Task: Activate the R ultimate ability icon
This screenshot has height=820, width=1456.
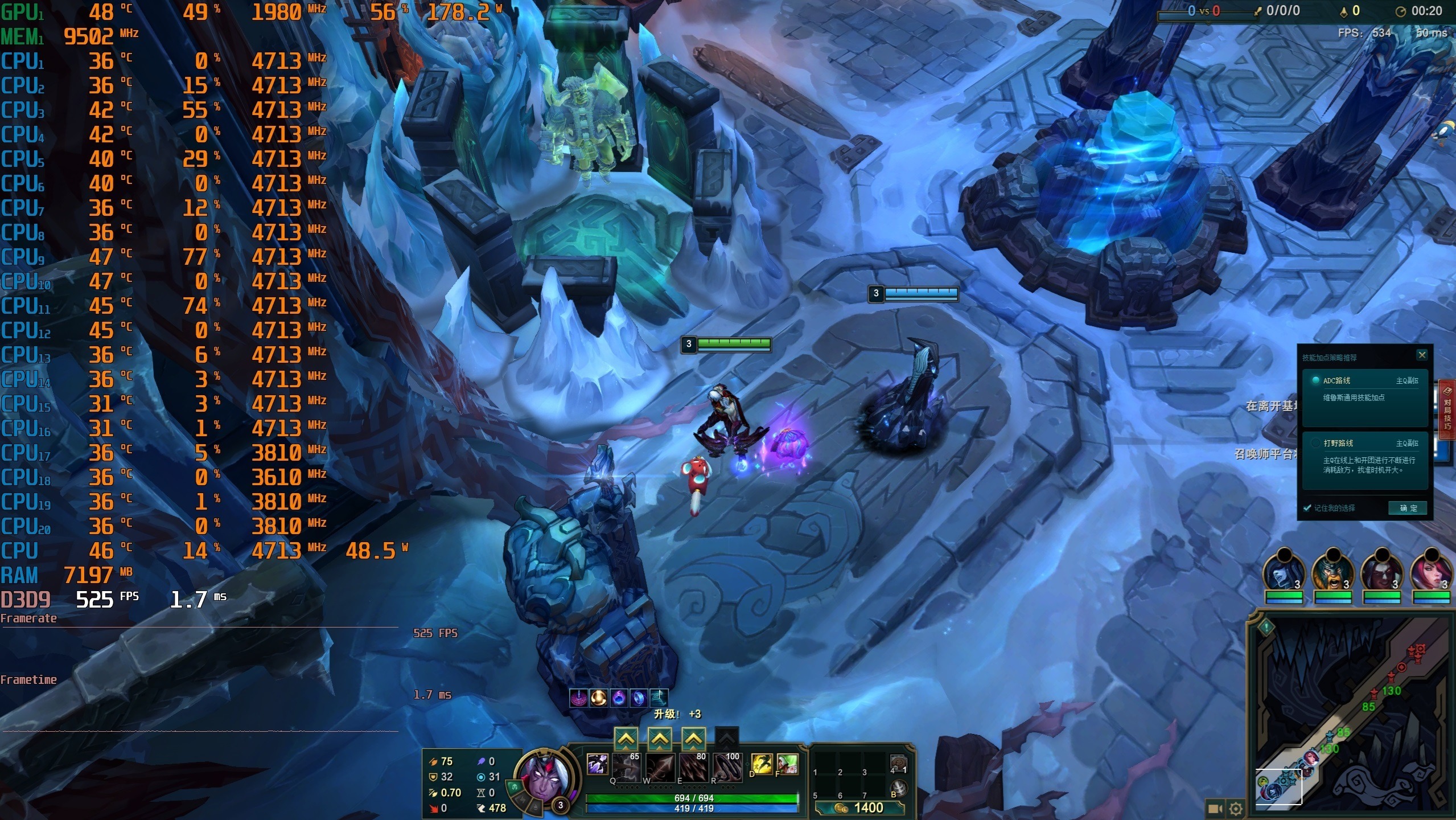Action: (x=727, y=766)
